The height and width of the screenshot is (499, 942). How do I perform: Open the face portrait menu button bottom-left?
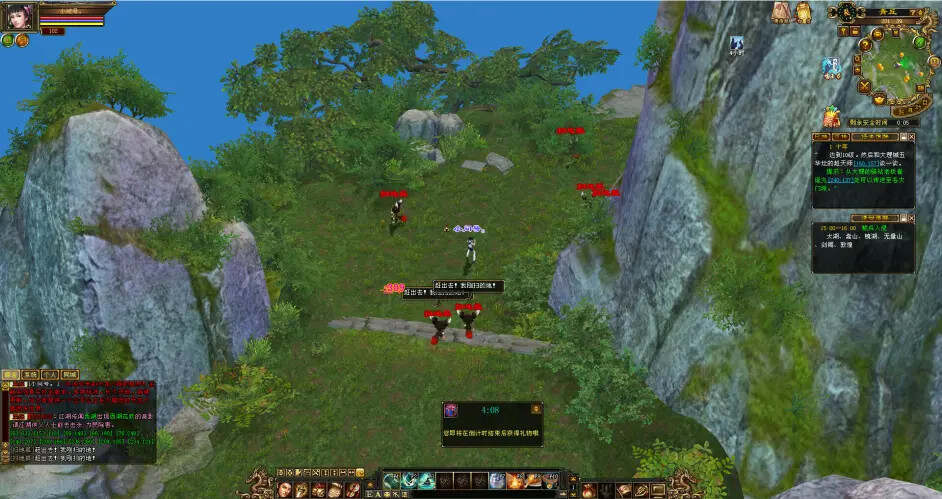(x=285, y=489)
